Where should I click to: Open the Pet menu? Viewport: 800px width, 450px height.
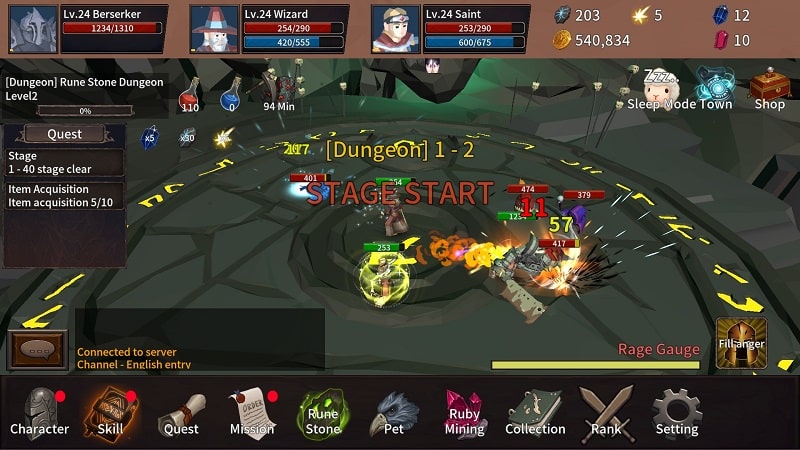[x=394, y=412]
